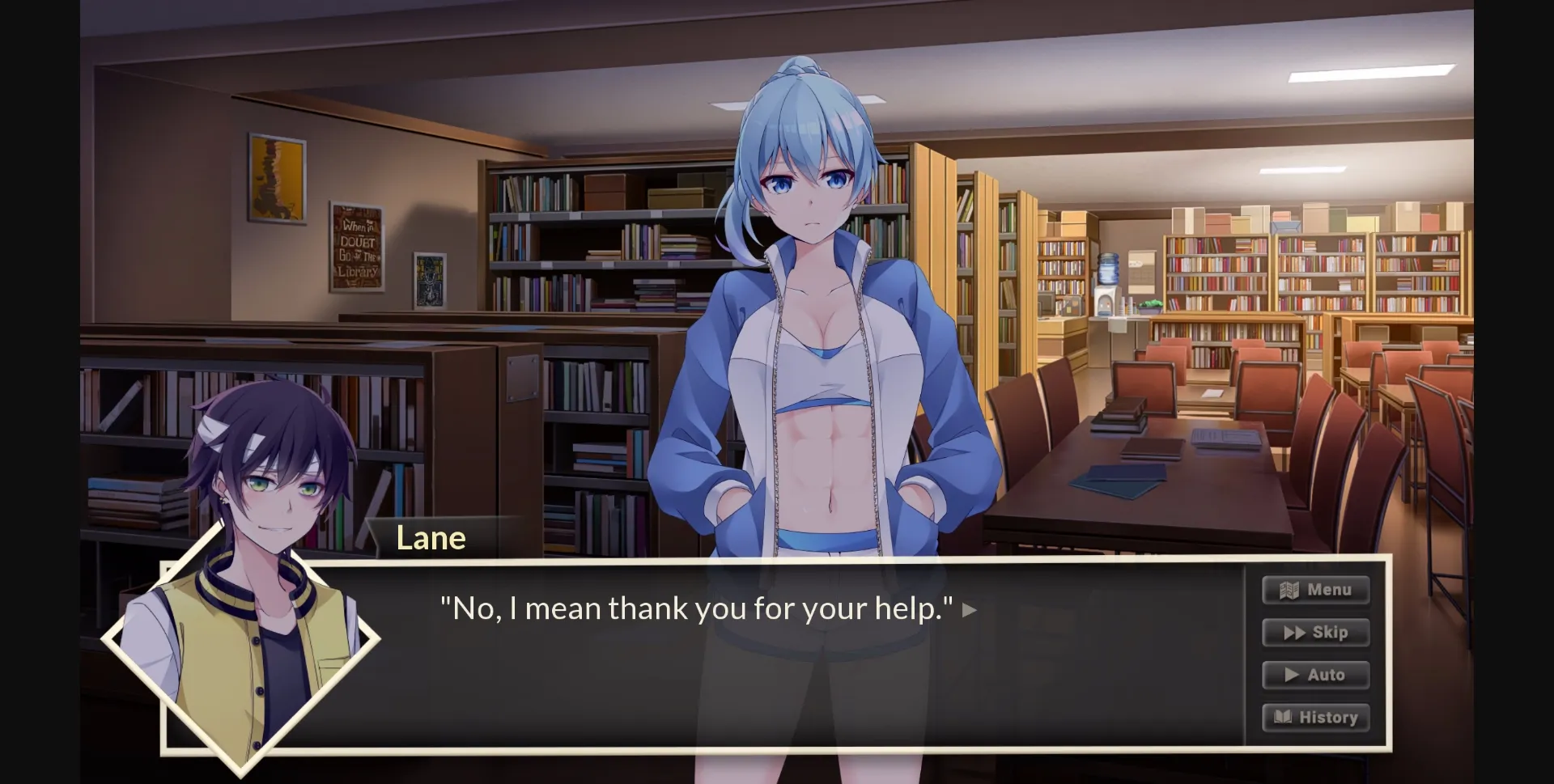Click the Lane name tag
1554x784 pixels.
coord(431,536)
